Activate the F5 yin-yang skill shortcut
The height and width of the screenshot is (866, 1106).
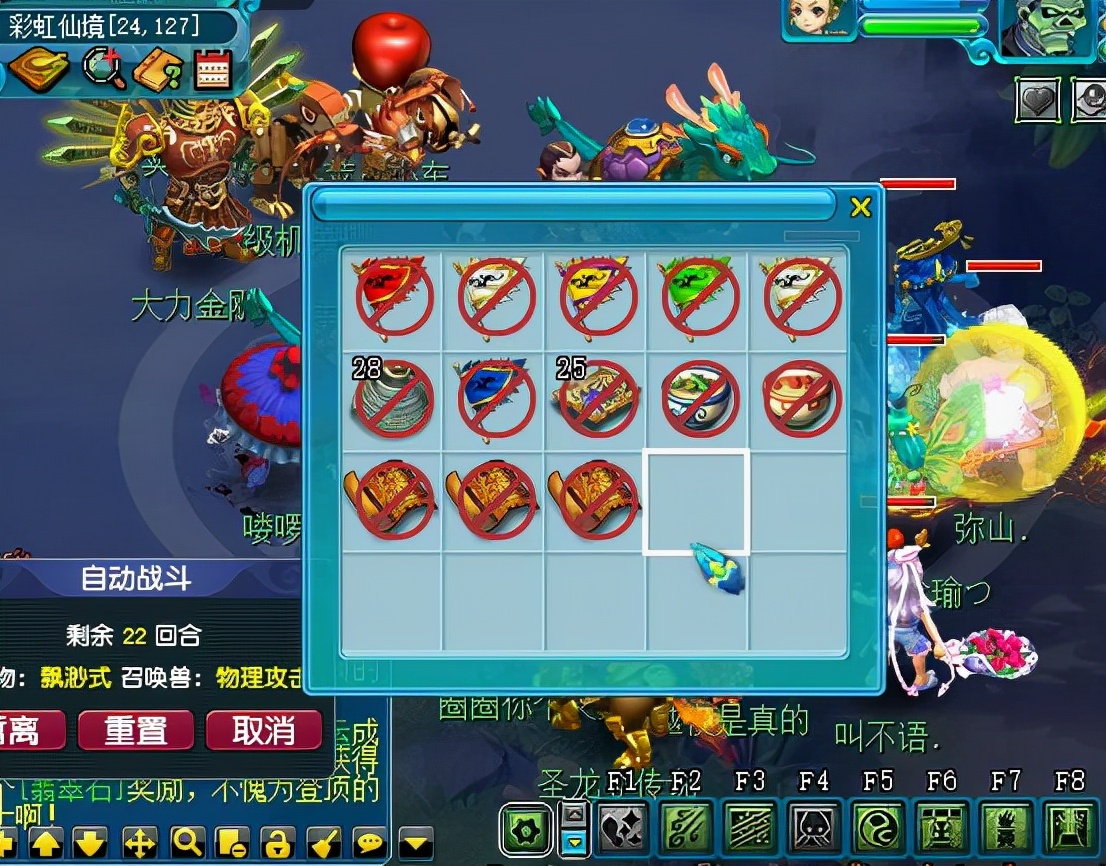(x=878, y=829)
